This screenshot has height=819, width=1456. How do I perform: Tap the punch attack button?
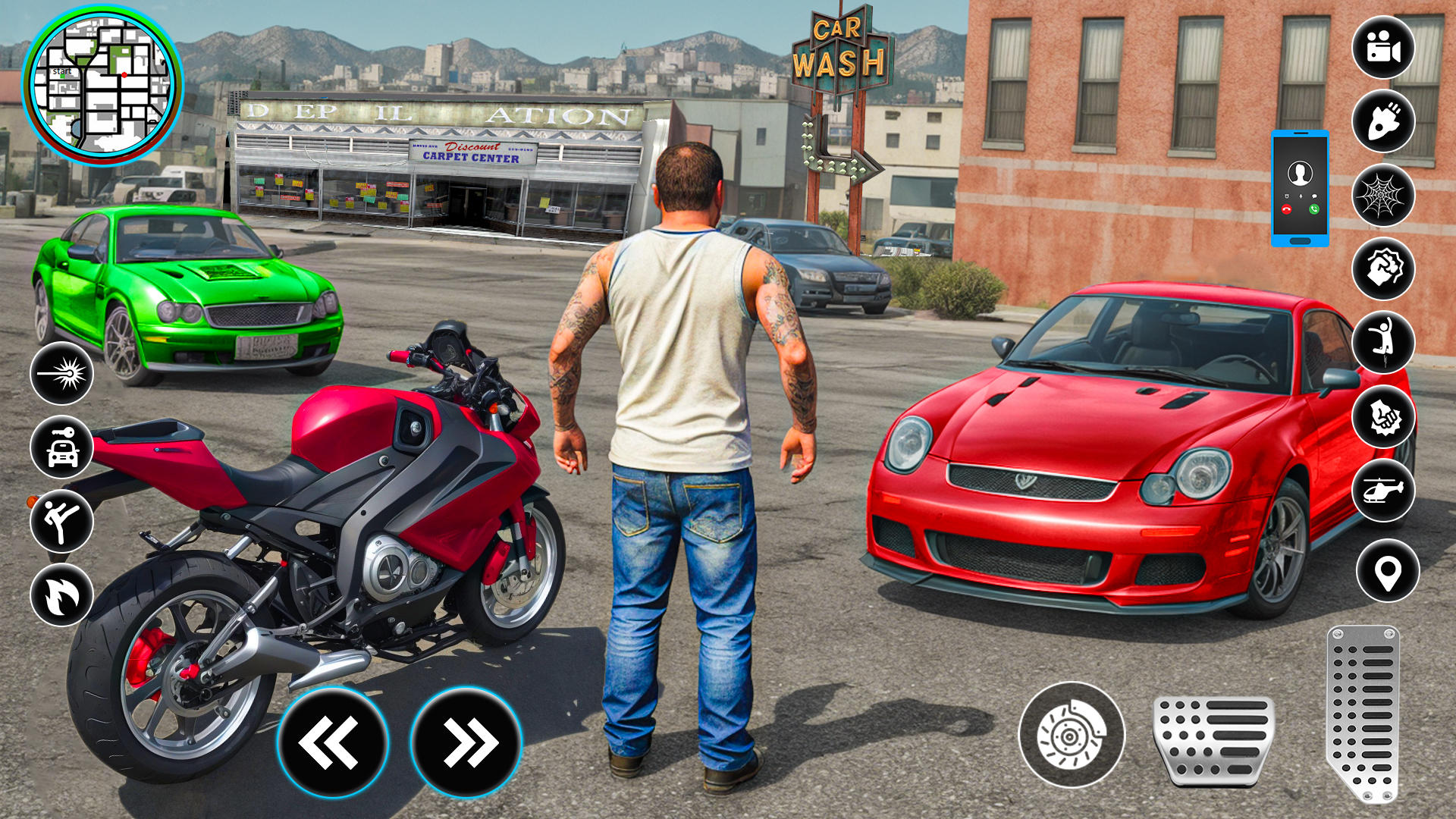(1383, 268)
